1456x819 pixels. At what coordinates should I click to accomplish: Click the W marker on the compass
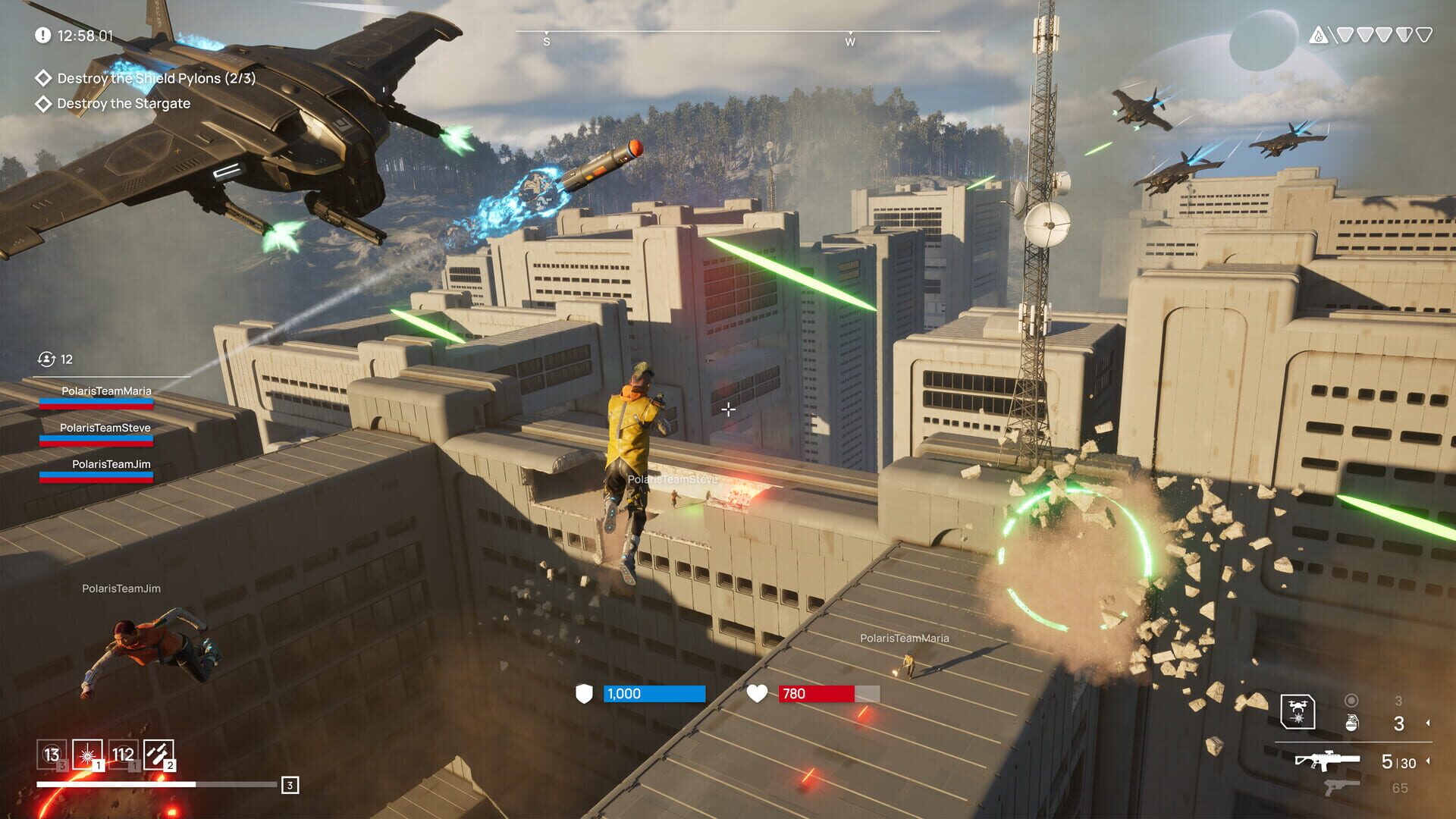coord(849,43)
